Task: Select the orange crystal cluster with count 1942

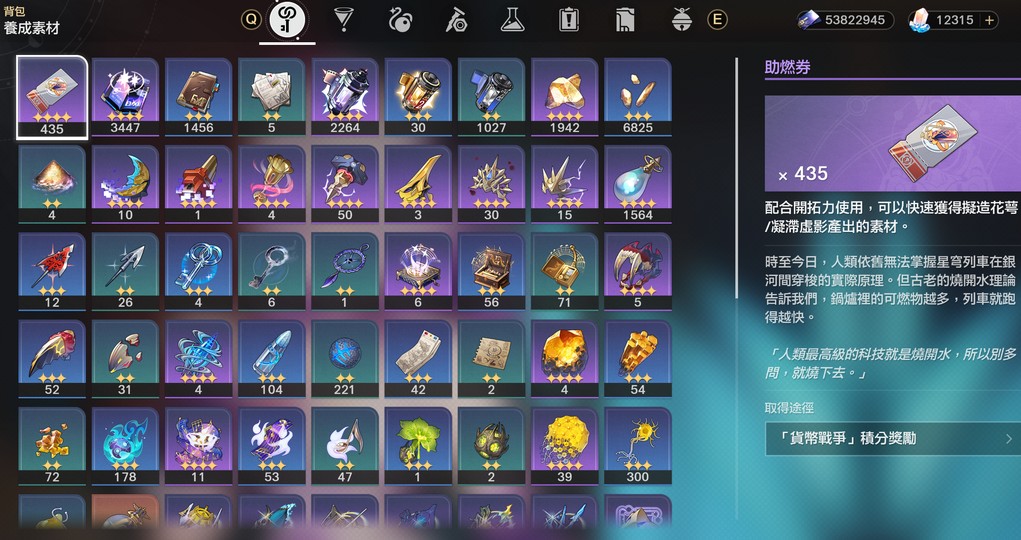Action: pyautogui.click(x=564, y=96)
